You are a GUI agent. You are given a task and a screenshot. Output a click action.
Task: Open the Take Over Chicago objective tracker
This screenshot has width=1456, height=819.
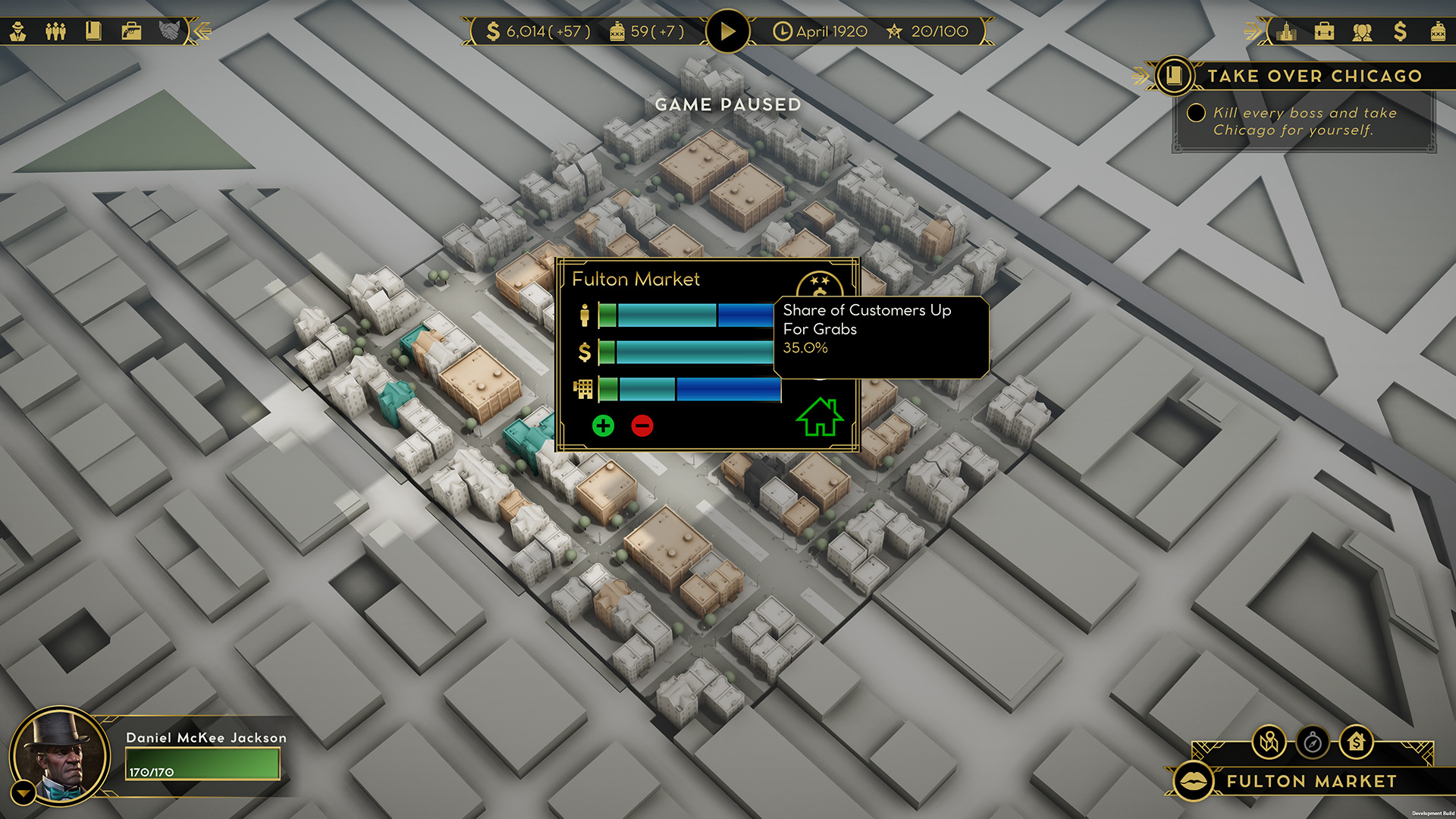[1174, 76]
